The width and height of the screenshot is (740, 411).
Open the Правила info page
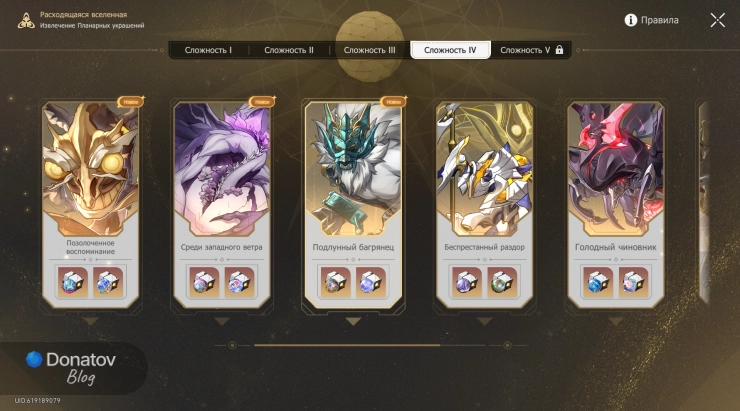pyautogui.click(x=651, y=20)
